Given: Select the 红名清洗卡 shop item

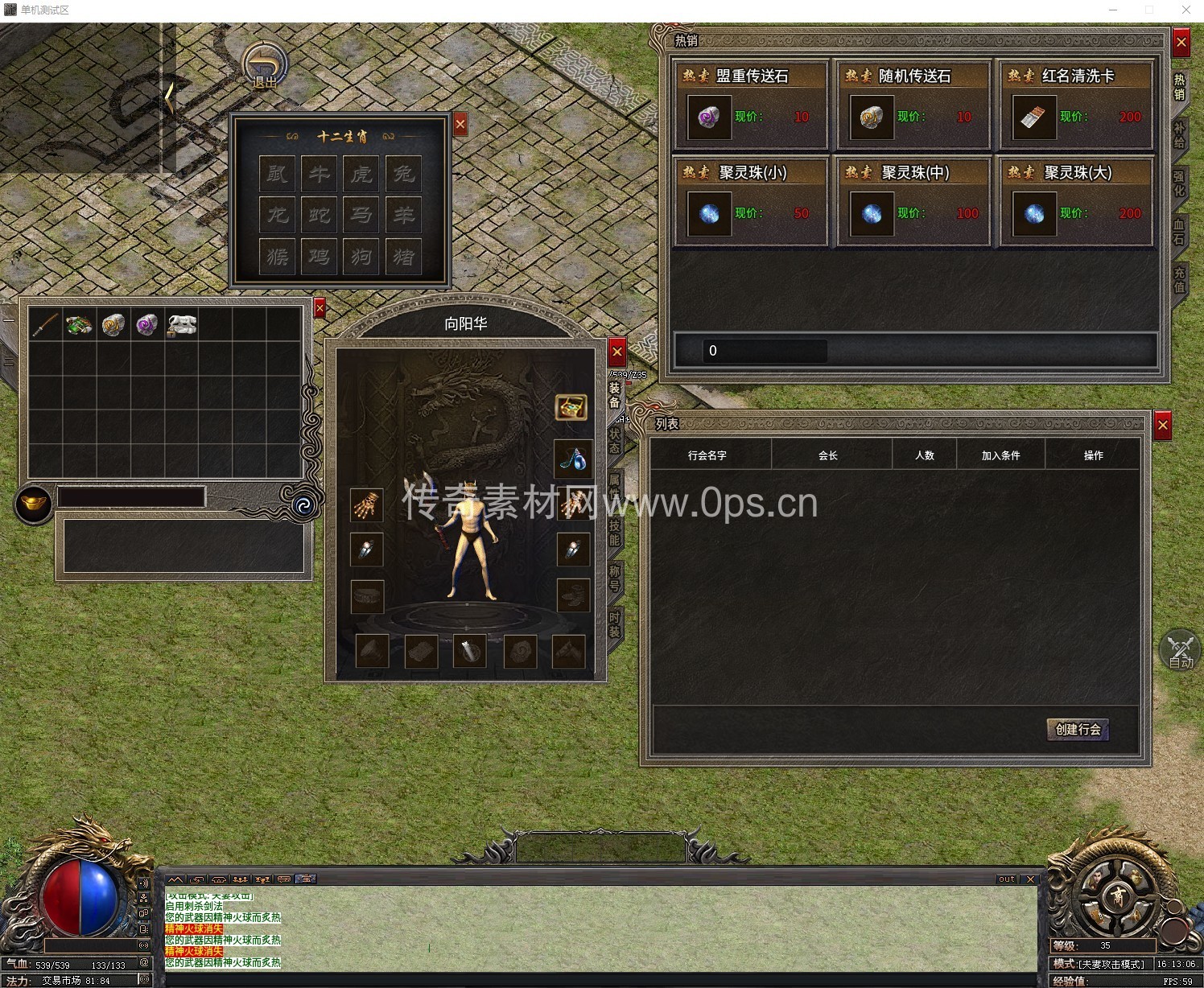Looking at the screenshot, I should coord(1034,117).
